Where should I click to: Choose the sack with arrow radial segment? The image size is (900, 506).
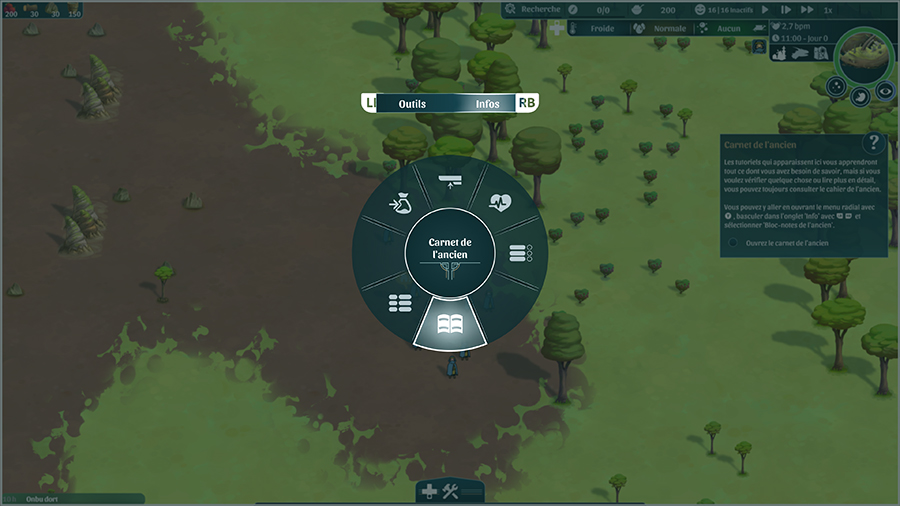[400, 203]
